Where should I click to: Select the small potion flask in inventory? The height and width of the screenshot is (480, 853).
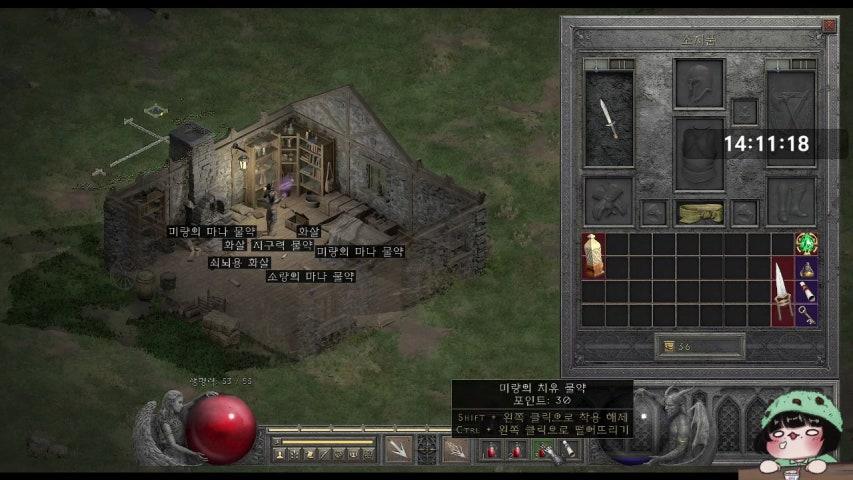(806, 267)
